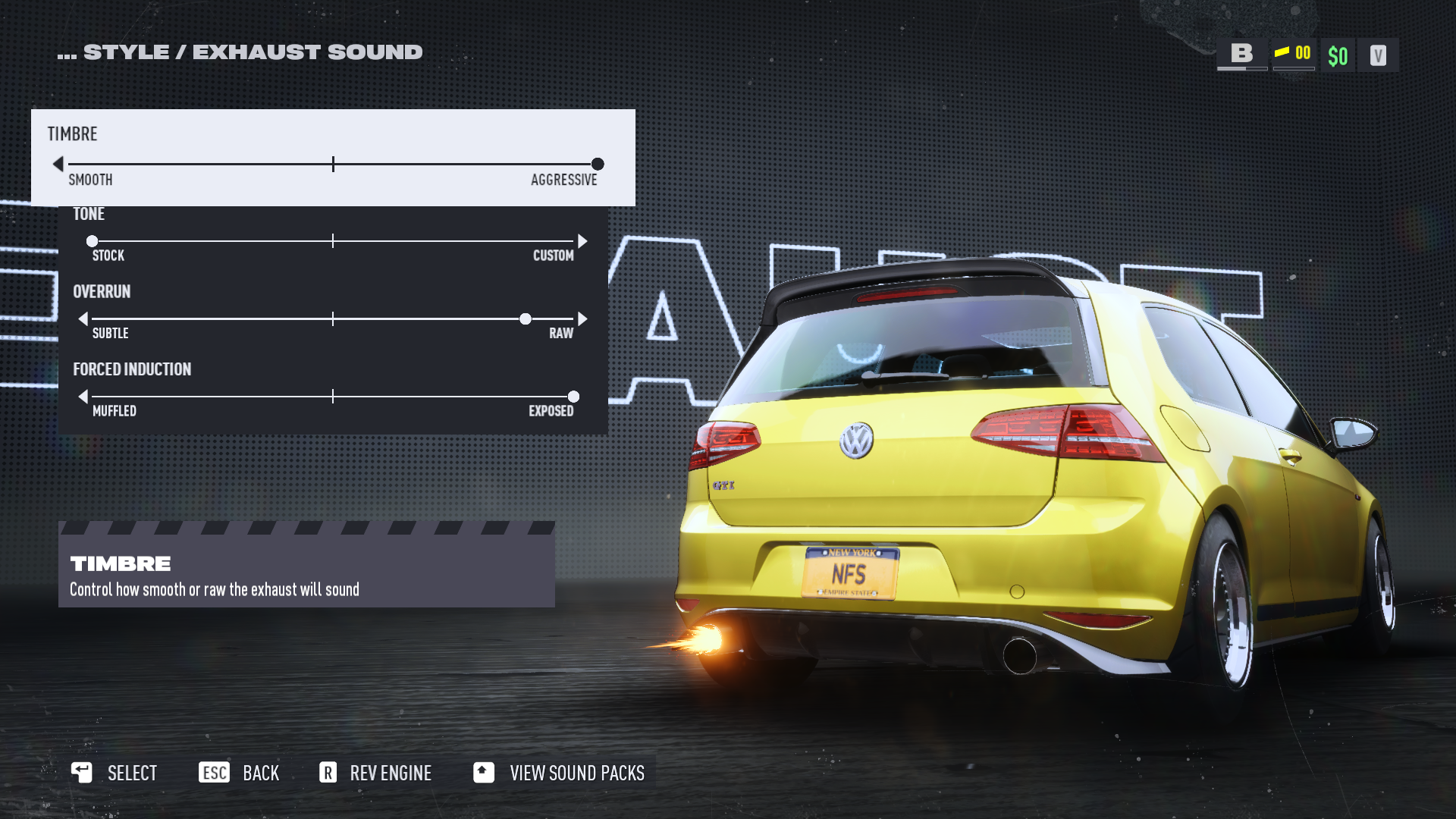Increase Overrun toward Raw with right arrow
Image resolution: width=1456 pixels, height=819 pixels.
[x=582, y=319]
